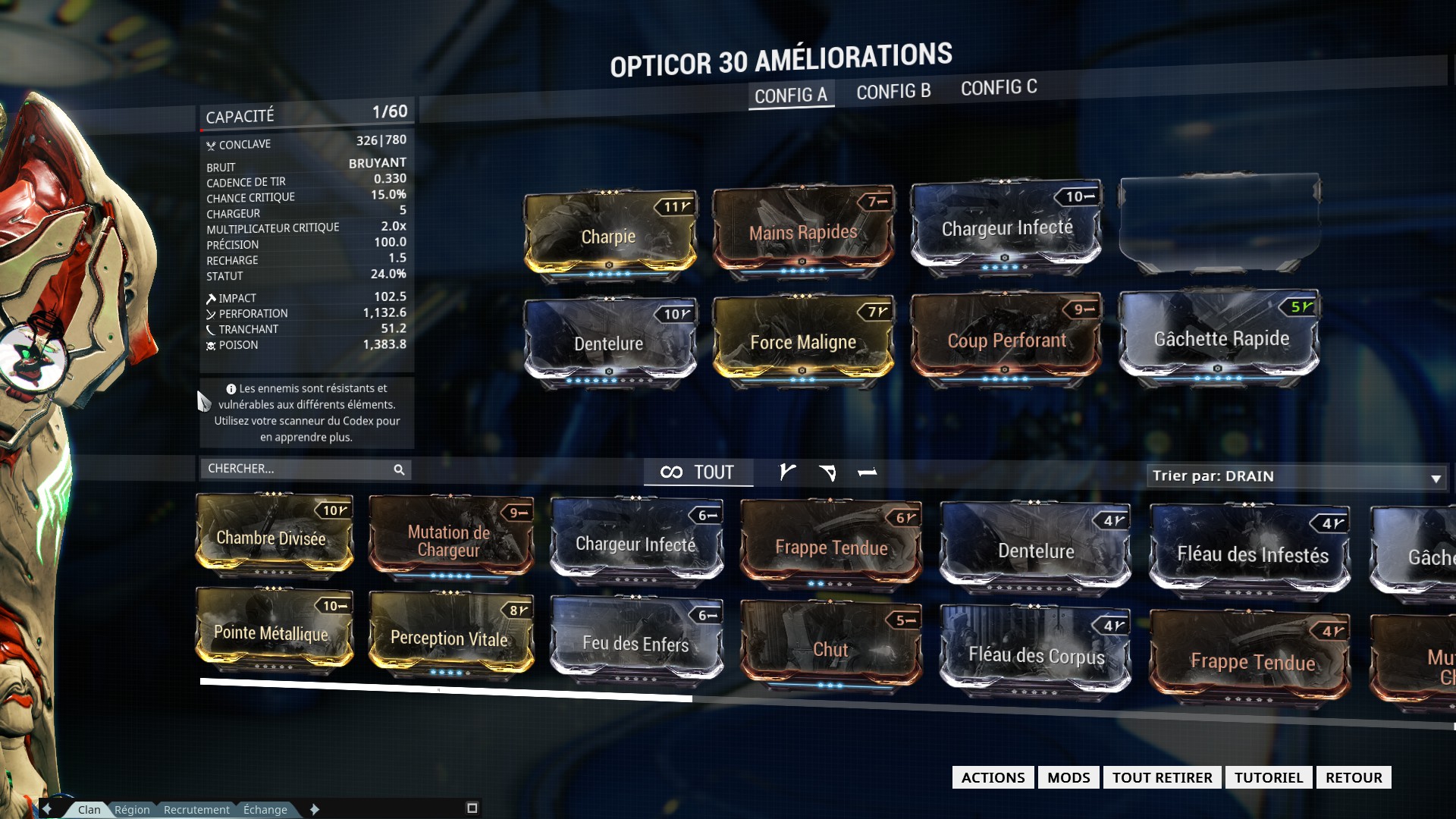Pick the Gâchette Rapide mod card
The width and height of the screenshot is (1456, 819).
point(1220,337)
